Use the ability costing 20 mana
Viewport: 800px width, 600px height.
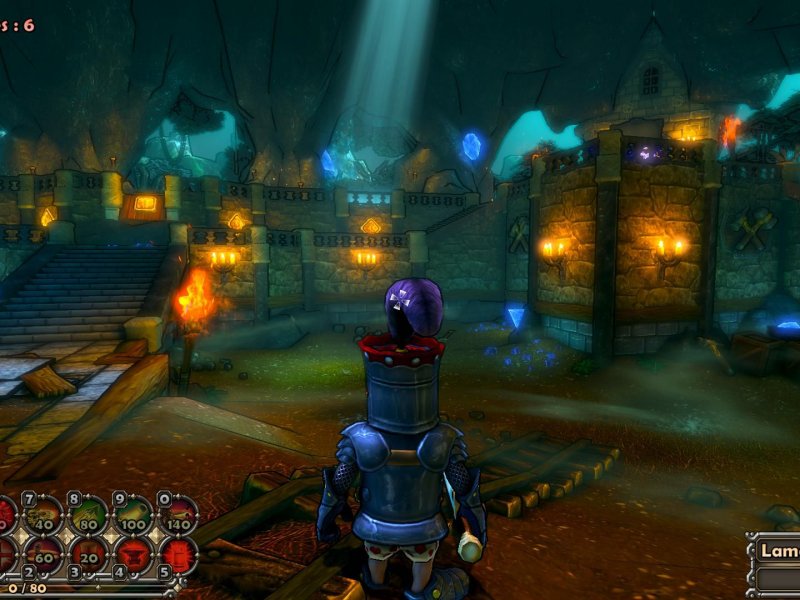point(88,553)
